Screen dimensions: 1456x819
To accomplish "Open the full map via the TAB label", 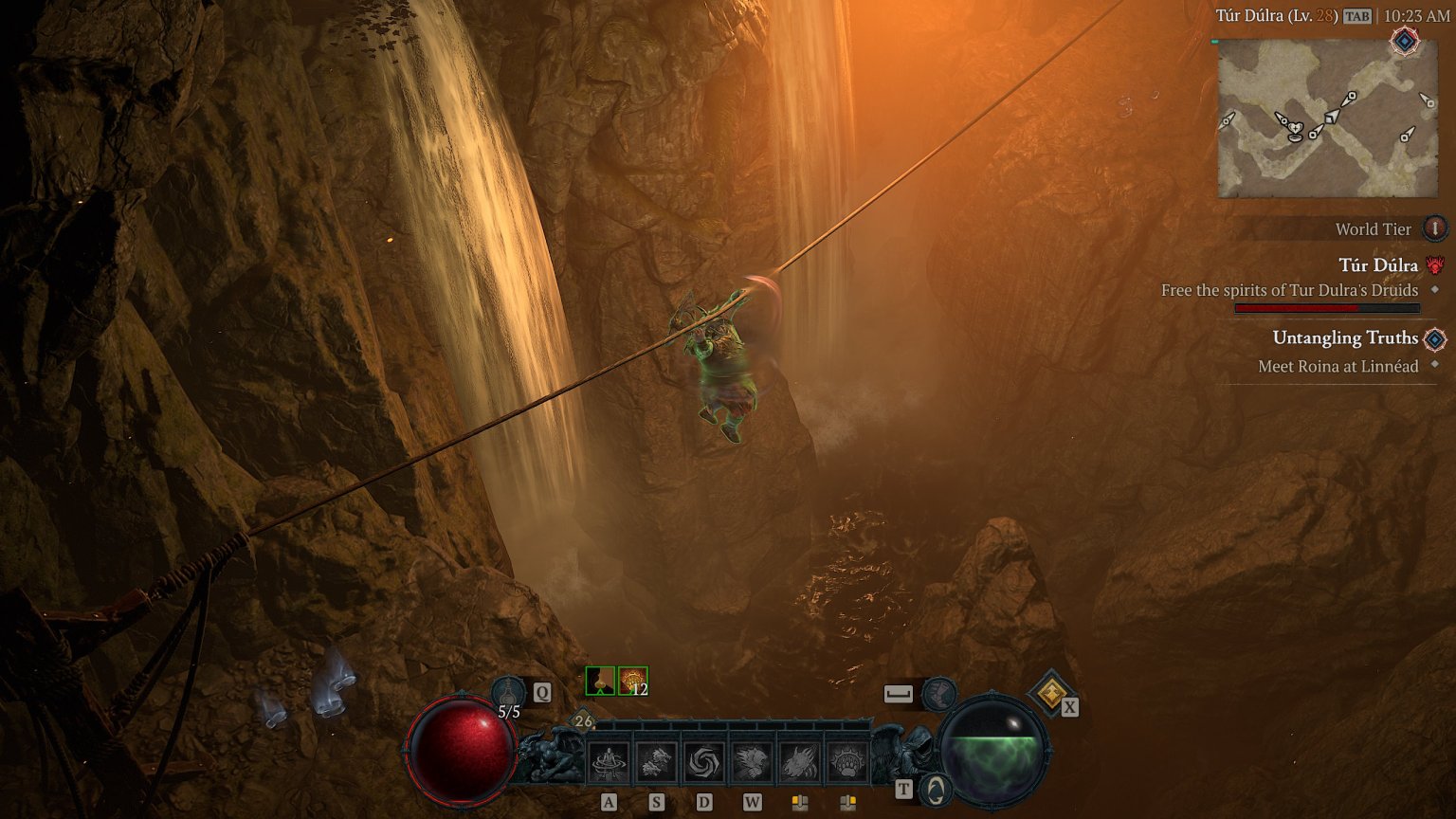I will coord(1357,18).
